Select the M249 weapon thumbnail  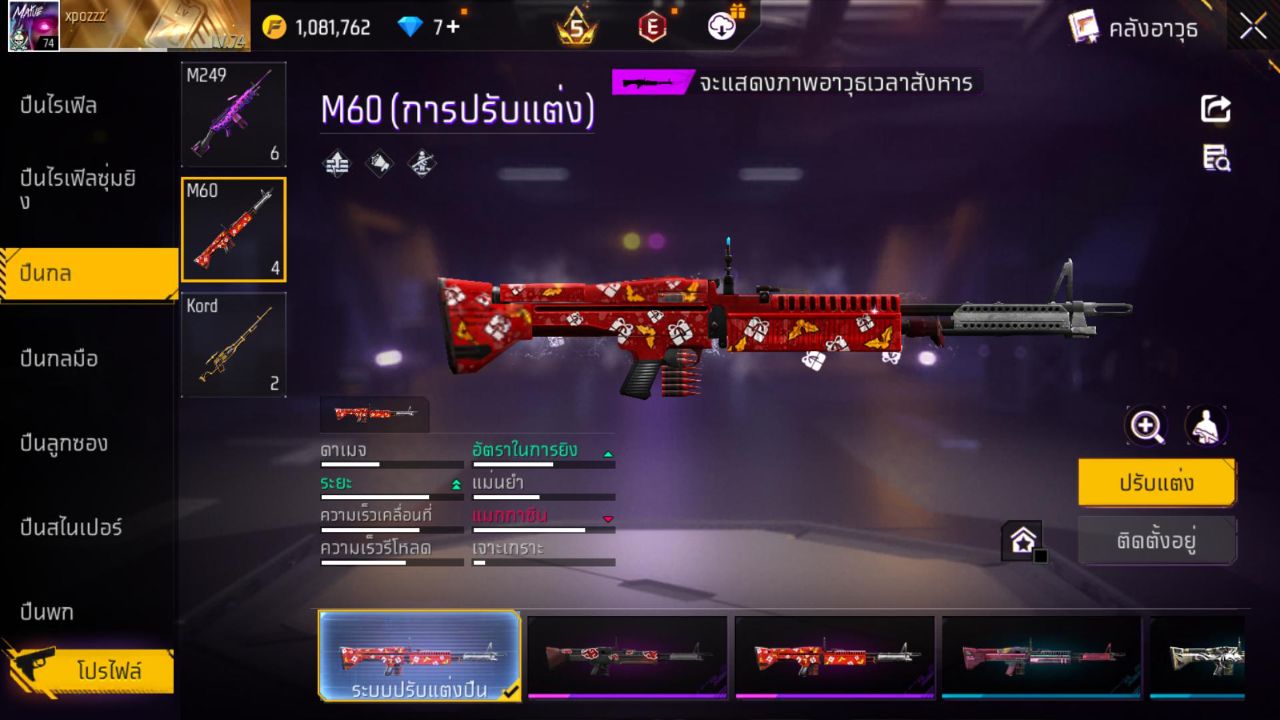coord(233,112)
